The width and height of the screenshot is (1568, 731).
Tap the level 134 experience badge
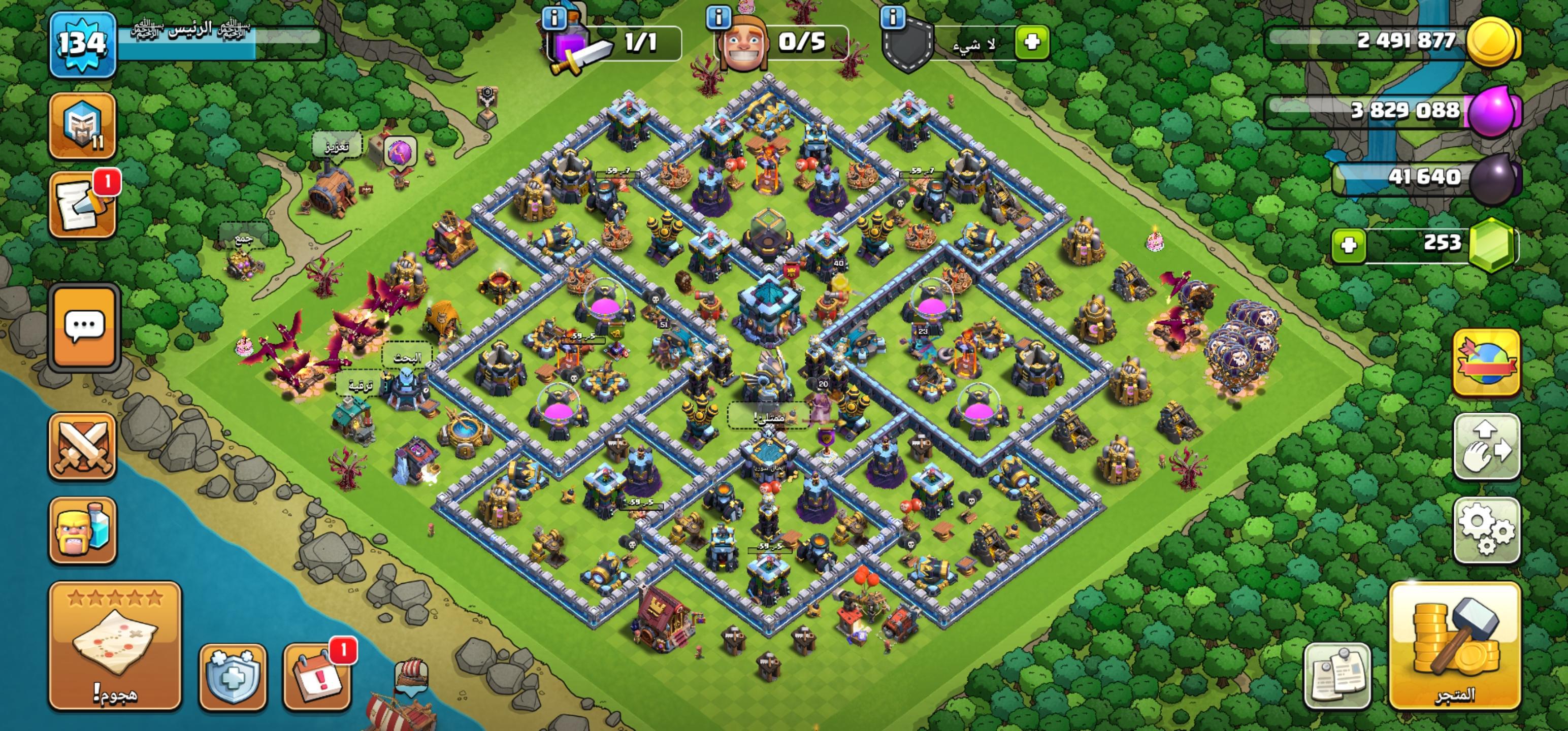coord(82,45)
